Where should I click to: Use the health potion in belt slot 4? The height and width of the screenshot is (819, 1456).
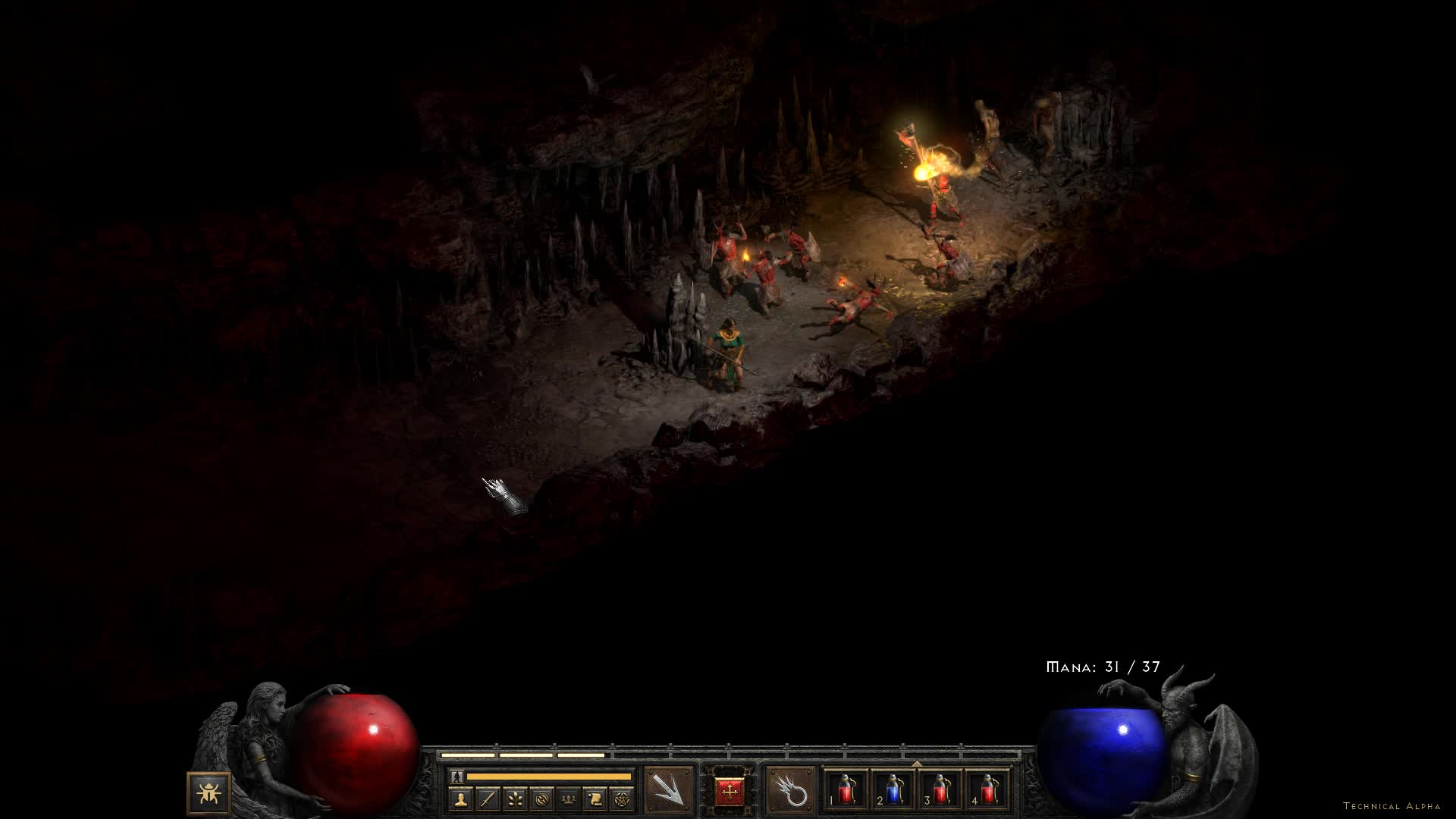pyautogui.click(x=987, y=790)
